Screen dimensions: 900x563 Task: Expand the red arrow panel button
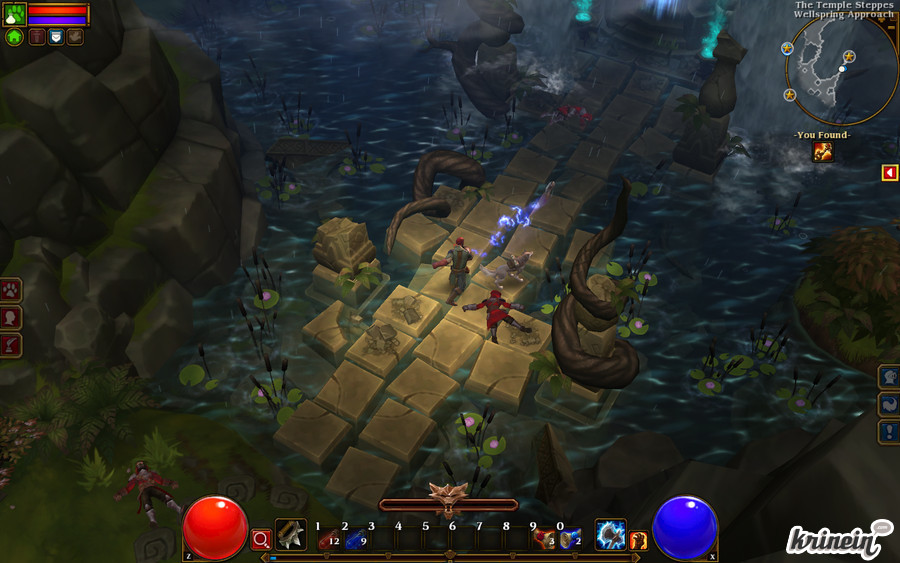pos(889,173)
